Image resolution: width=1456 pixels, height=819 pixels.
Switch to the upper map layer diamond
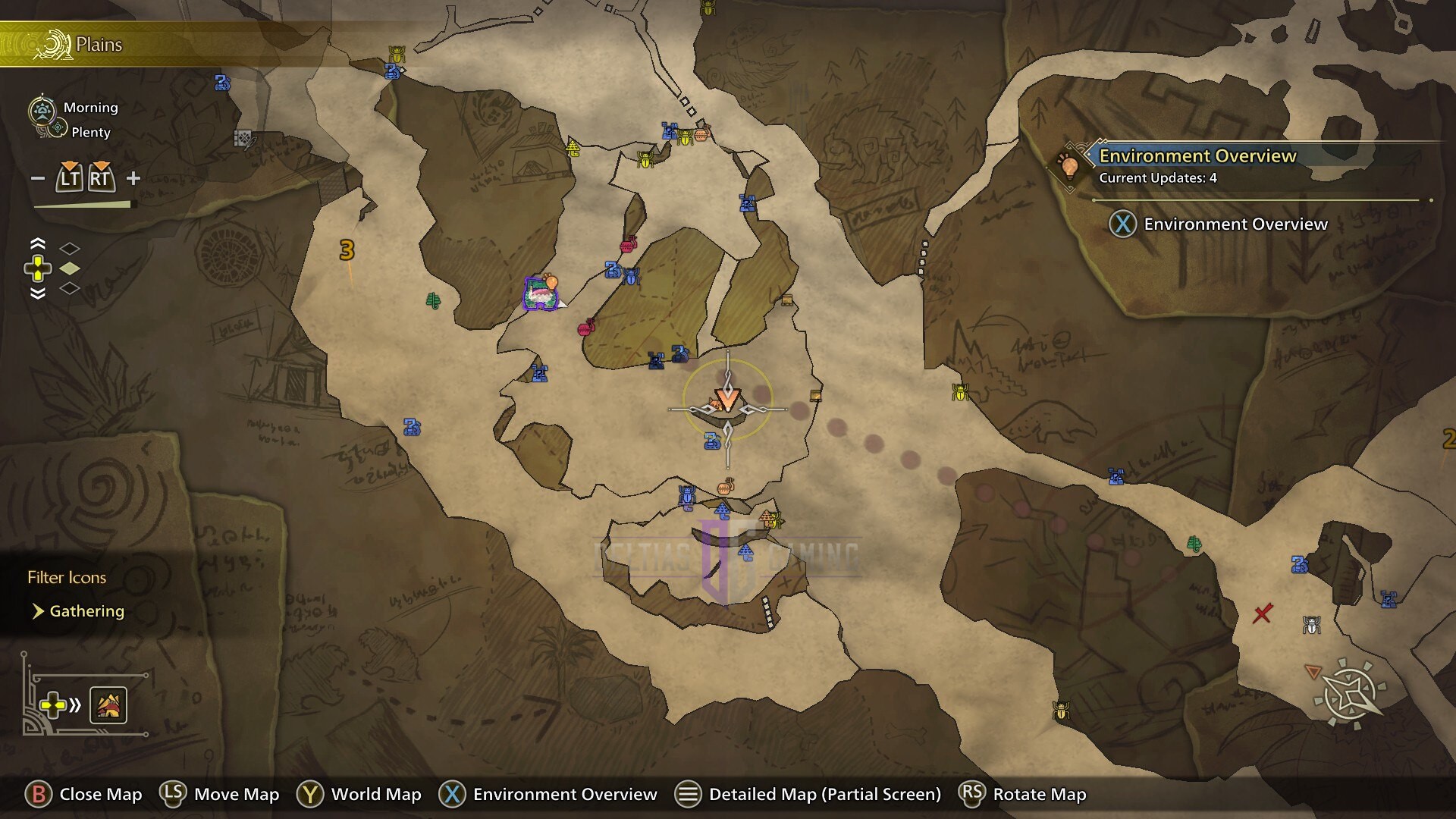[70, 249]
